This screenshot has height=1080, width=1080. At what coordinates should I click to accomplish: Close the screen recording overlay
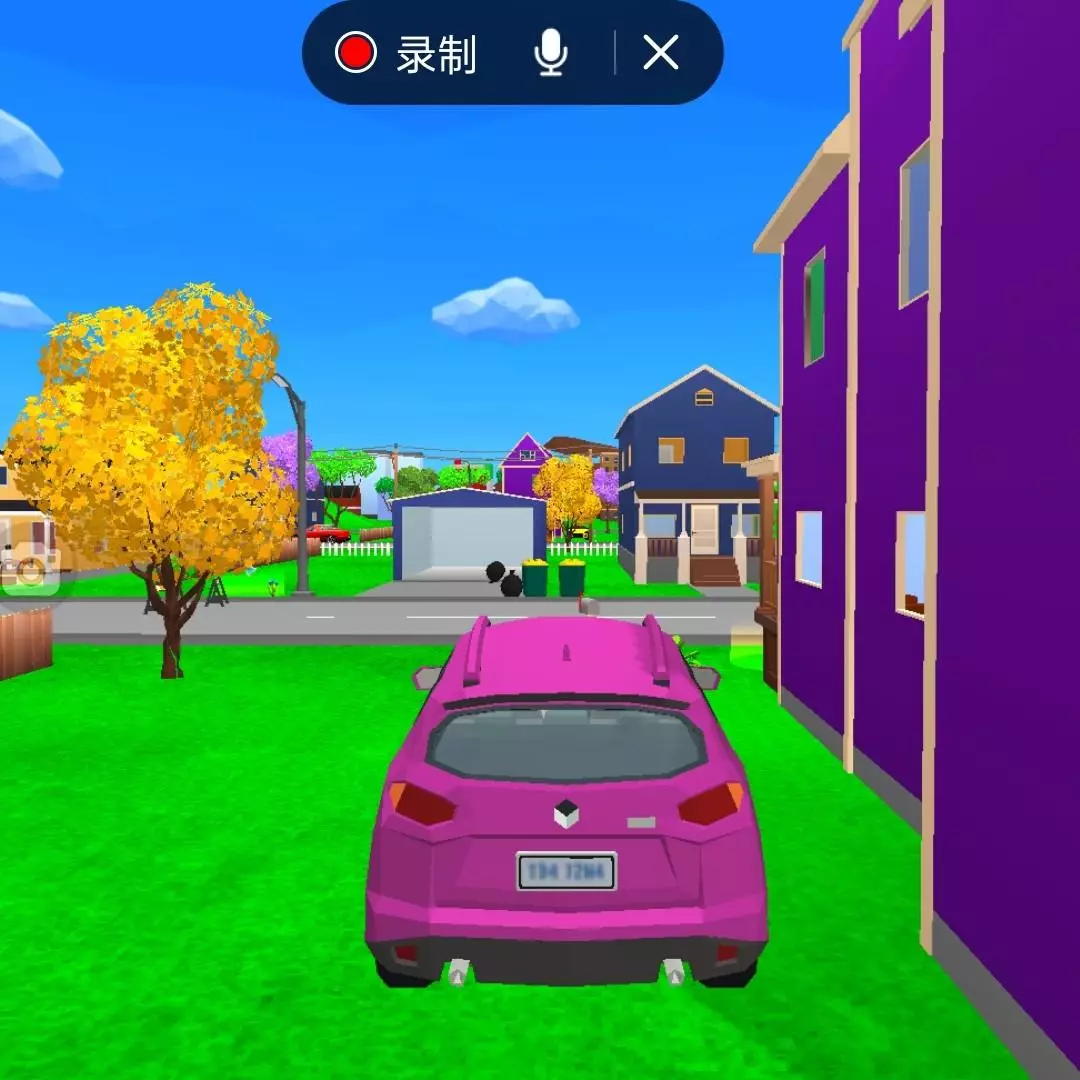point(660,52)
